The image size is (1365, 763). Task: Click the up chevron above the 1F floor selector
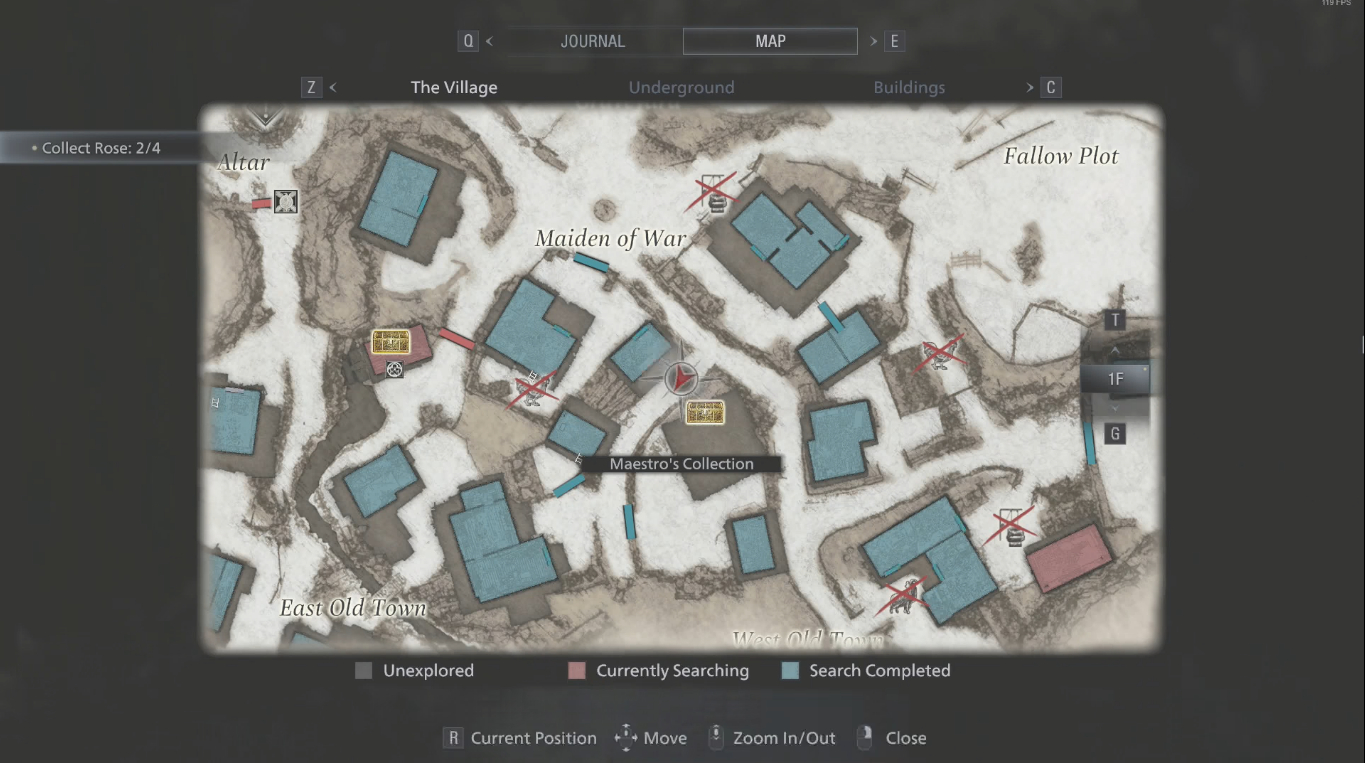click(1114, 352)
